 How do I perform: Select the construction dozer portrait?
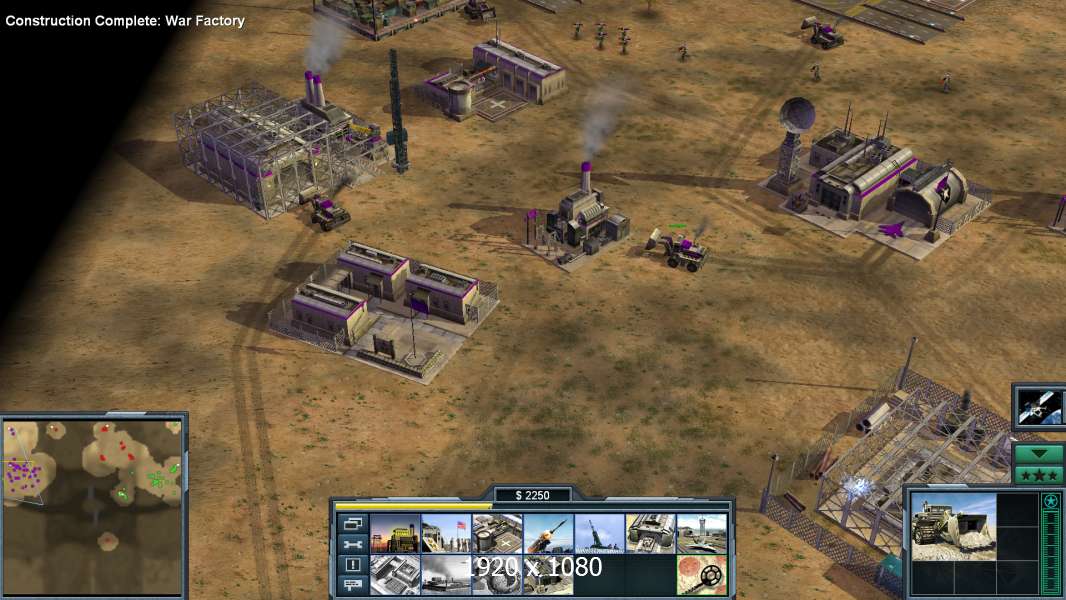click(x=953, y=525)
